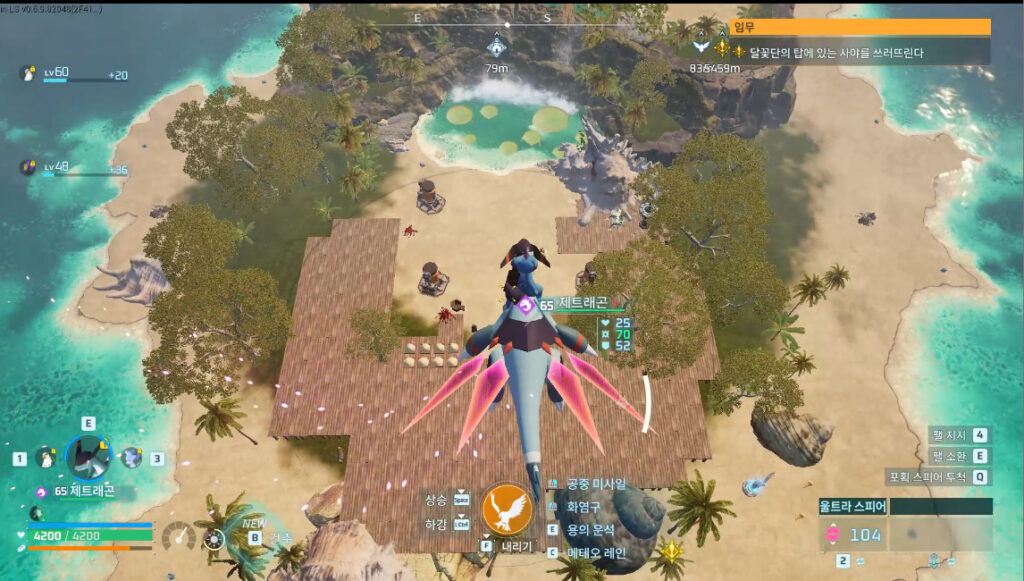Choose the 공중 미사일 skill
Image resolution: width=1024 pixels, height=581 pixels.
click(595, 484)
